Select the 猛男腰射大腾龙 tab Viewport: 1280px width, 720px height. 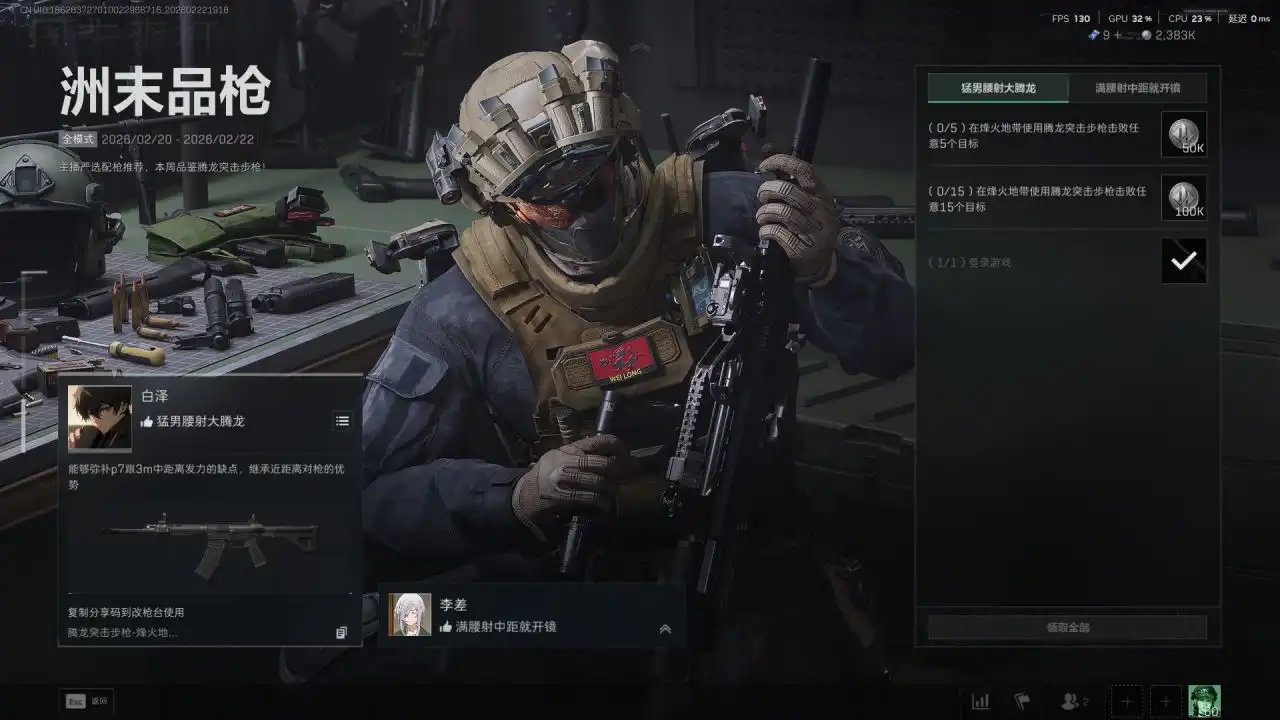pos(998,88)
